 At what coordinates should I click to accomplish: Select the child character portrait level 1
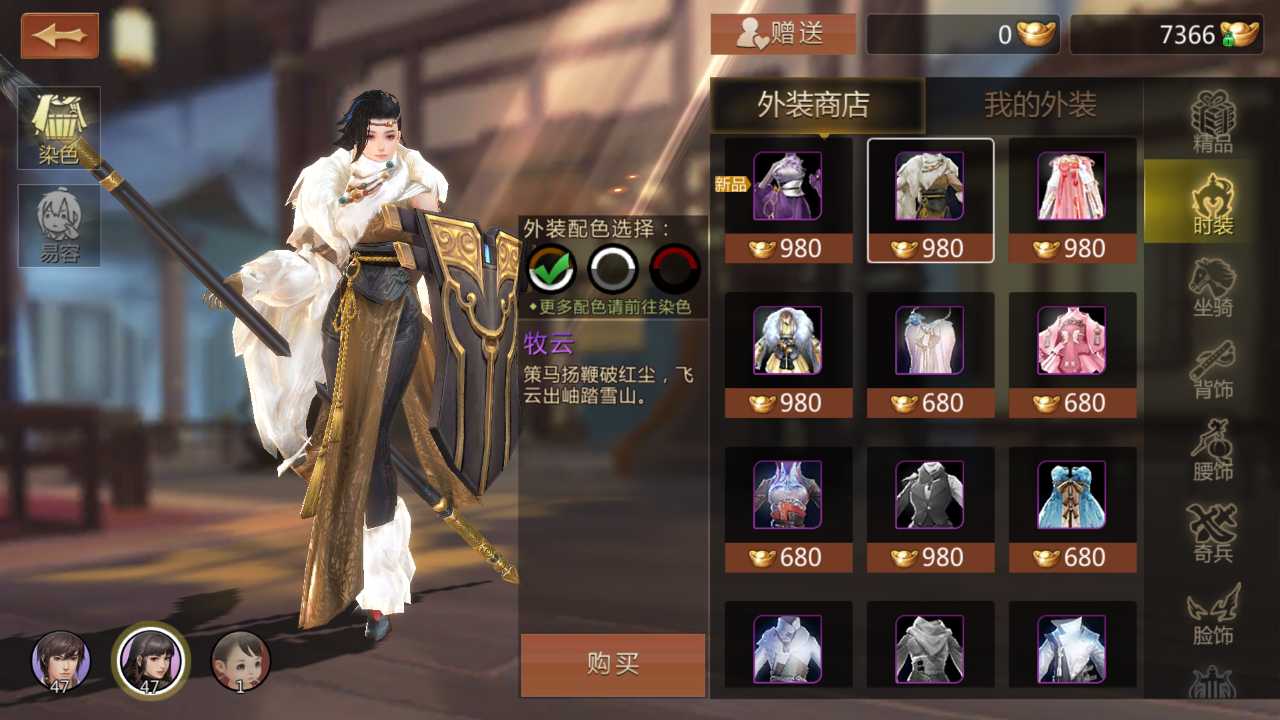(241, 660)
